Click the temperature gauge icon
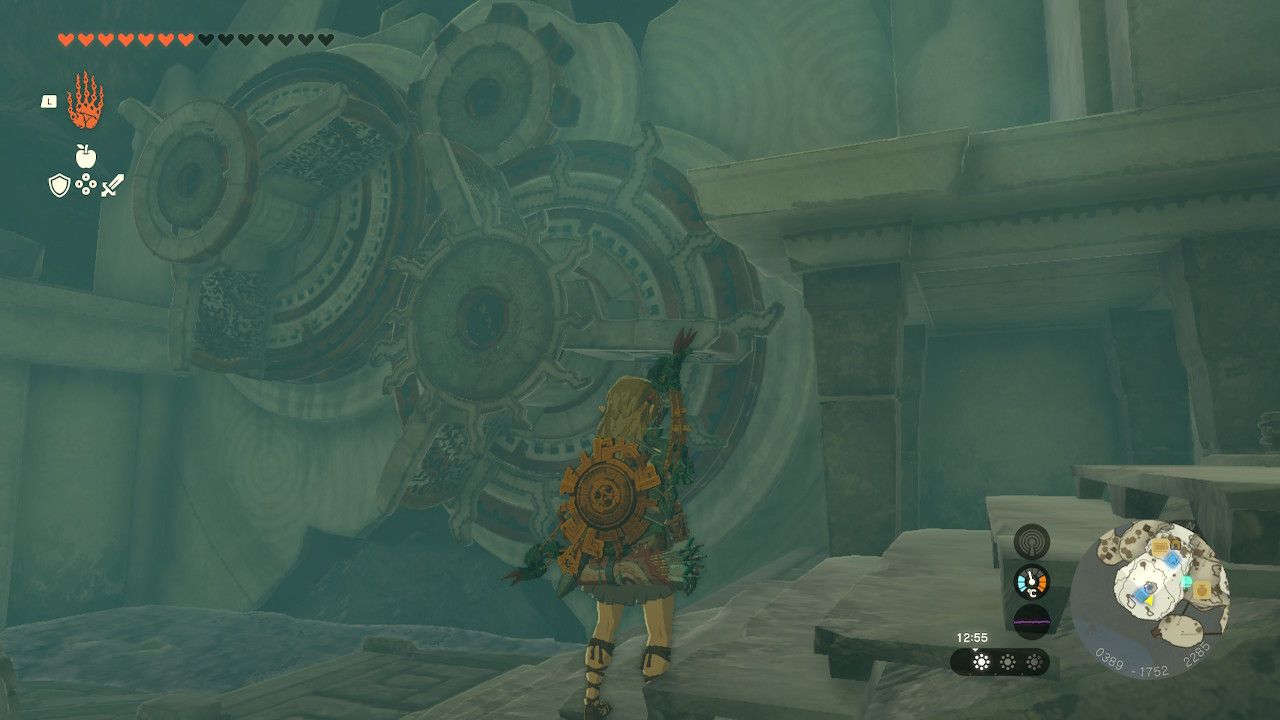This screenshot has width=1280, height=720. (1032, 581)
